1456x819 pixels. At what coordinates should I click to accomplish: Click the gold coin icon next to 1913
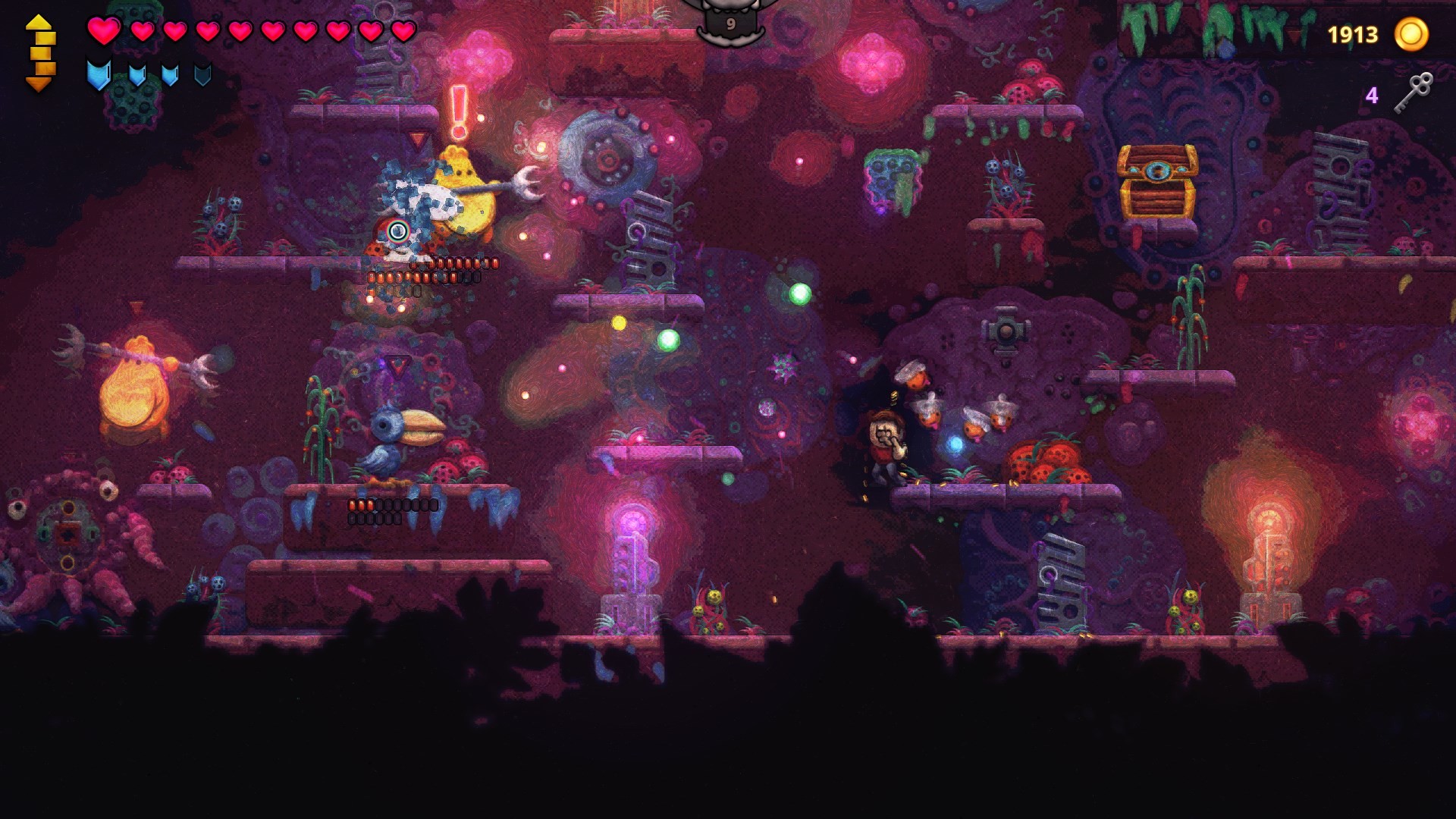(x=1412, y=34)
